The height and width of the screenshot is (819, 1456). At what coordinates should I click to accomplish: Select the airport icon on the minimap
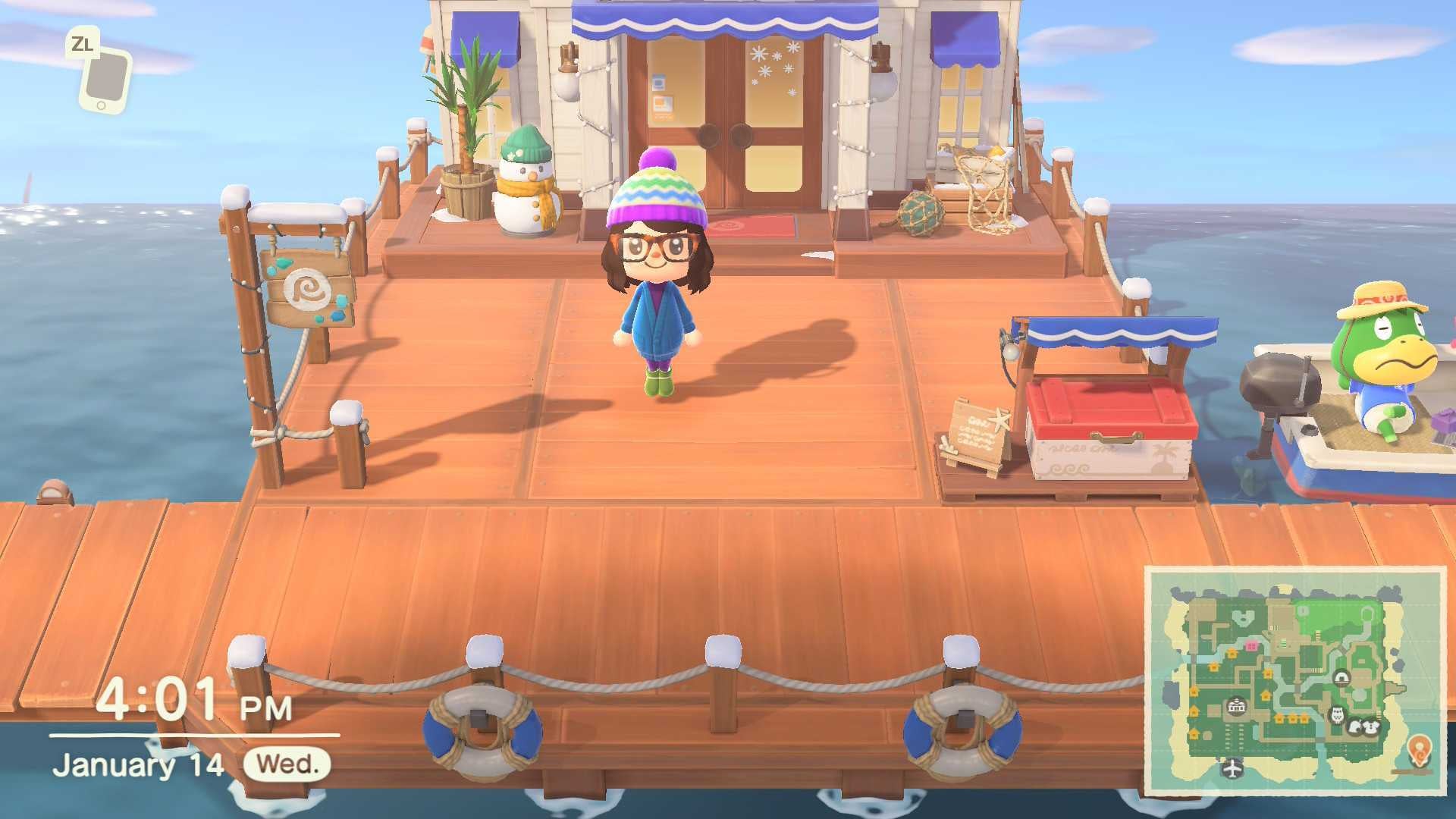click(x=1233, y=768)
